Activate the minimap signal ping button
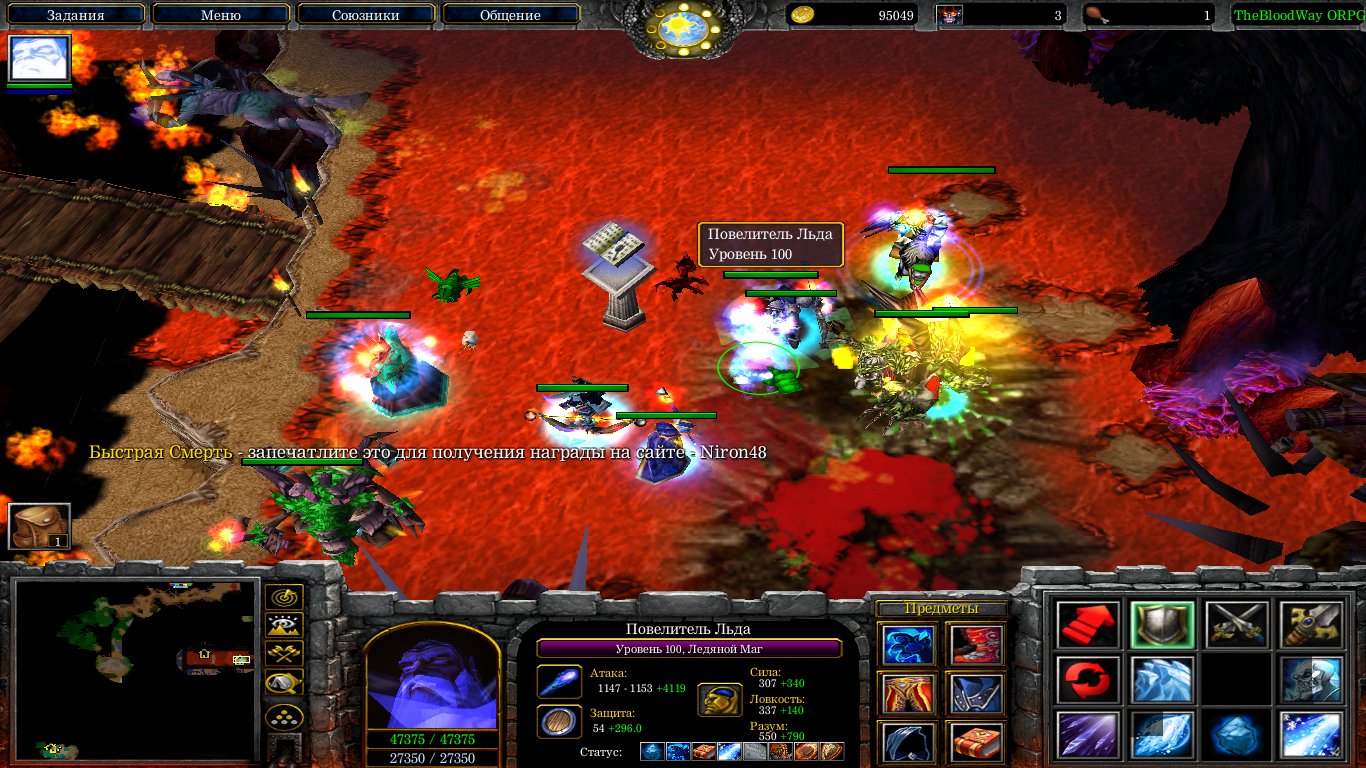Viewport: 1366px width, 768px height. click(x=284, y=599)
